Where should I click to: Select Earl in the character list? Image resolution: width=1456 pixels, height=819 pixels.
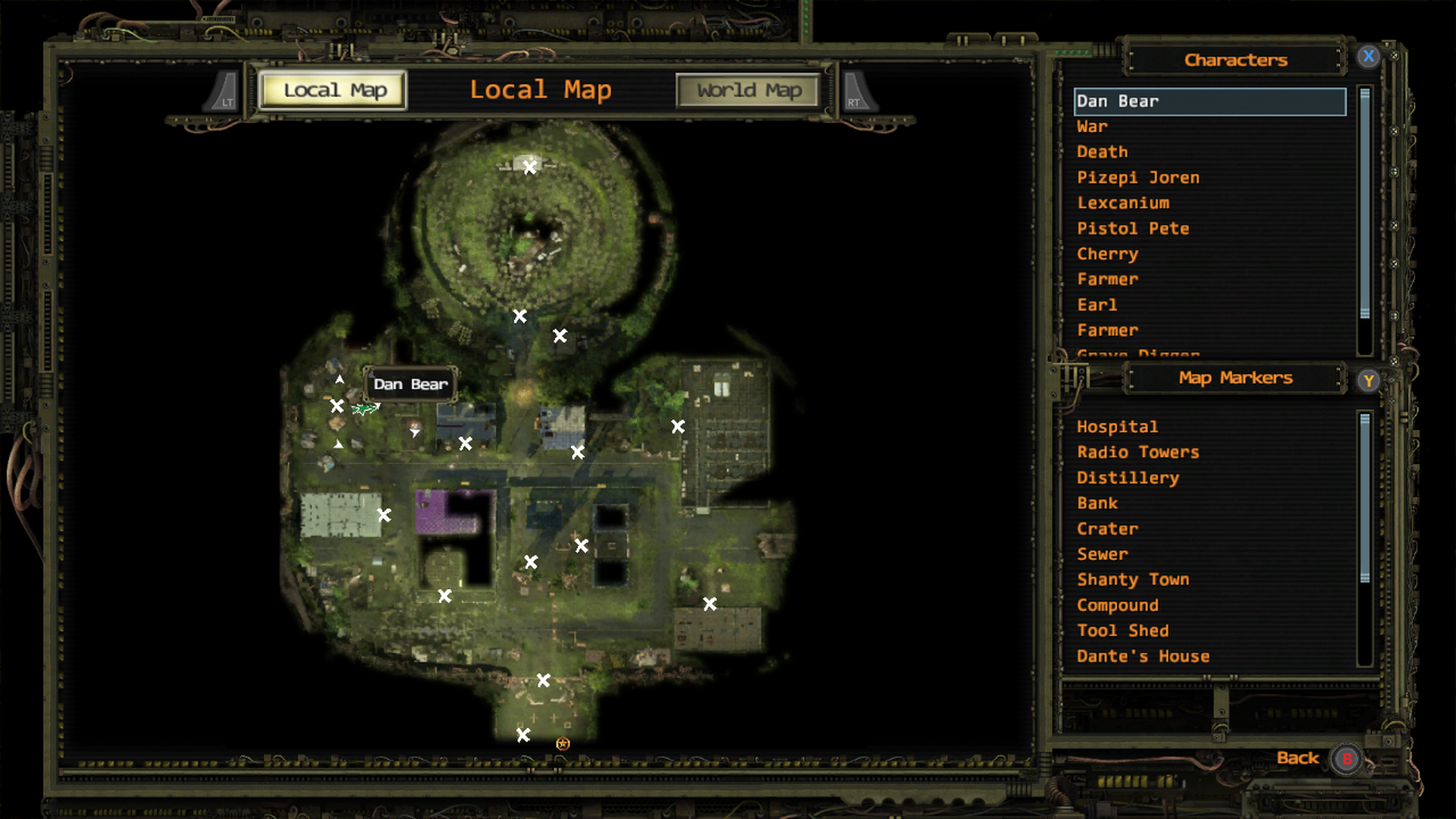(x=1097, y=305)
